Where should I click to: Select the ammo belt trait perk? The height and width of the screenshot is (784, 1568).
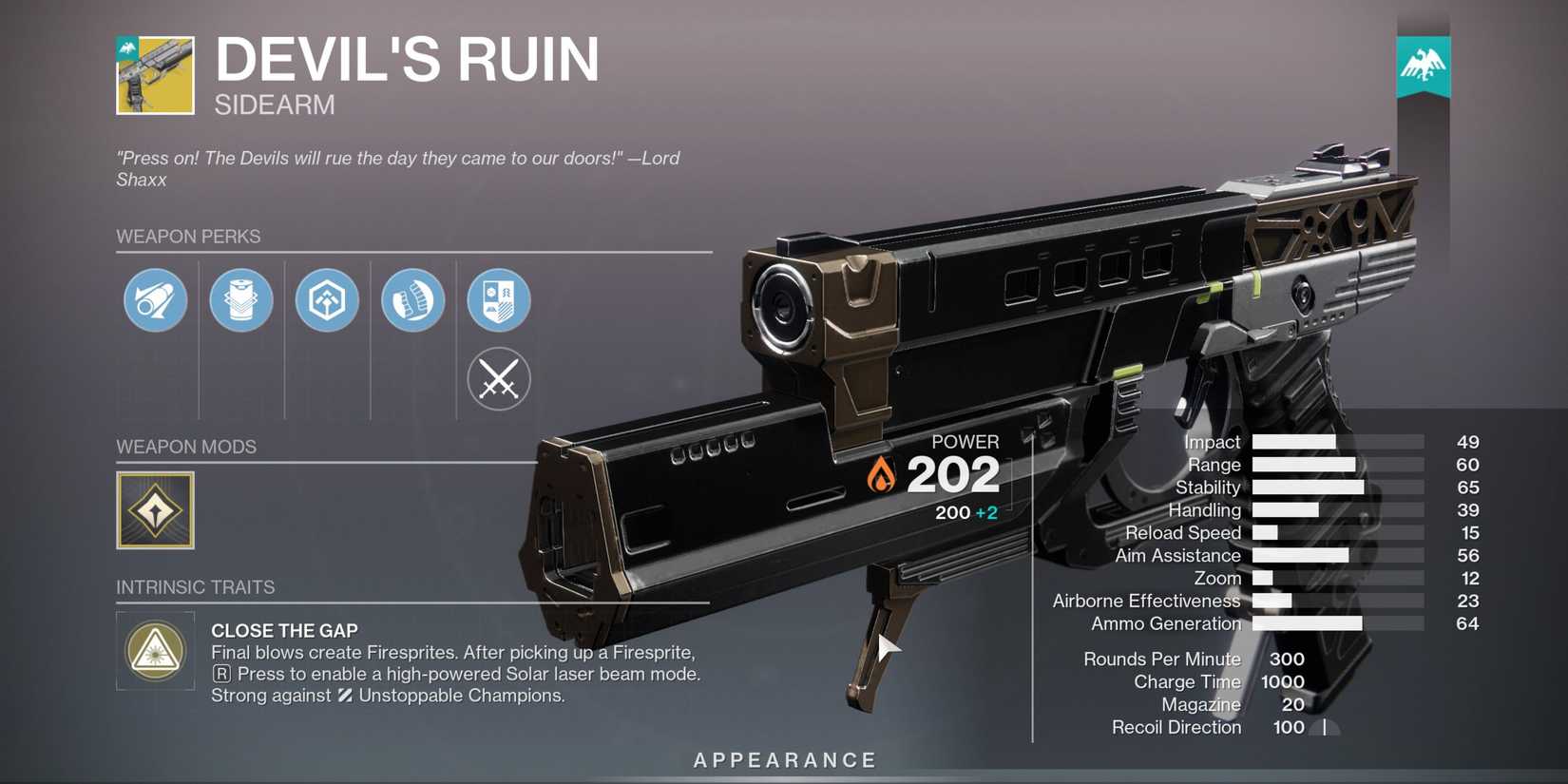(412, 299)
